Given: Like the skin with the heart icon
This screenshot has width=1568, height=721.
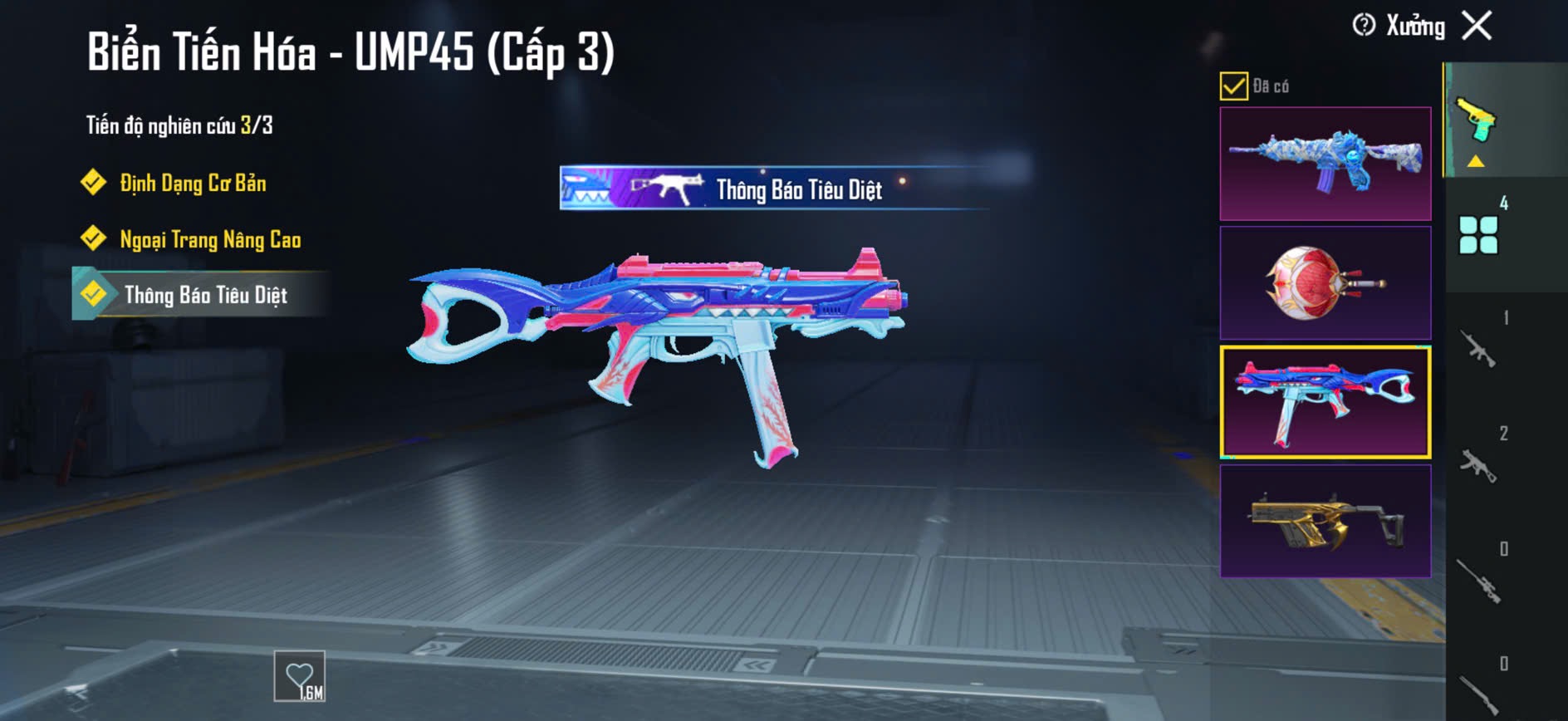Looking at the screenshot, I should point(299,676).
